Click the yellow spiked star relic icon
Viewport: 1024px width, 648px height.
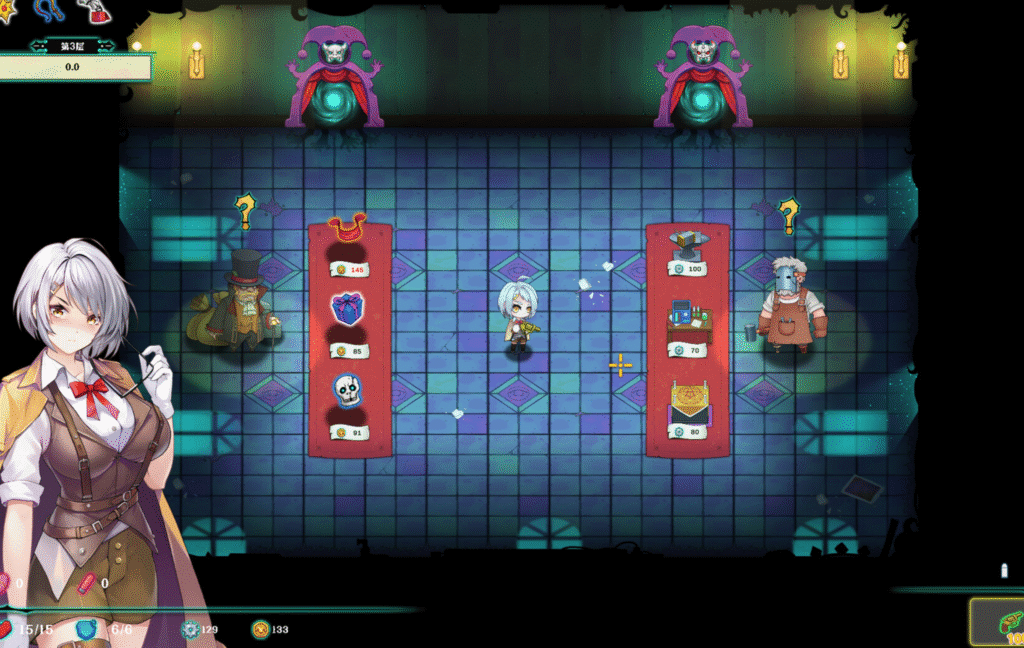coord(6,10)
